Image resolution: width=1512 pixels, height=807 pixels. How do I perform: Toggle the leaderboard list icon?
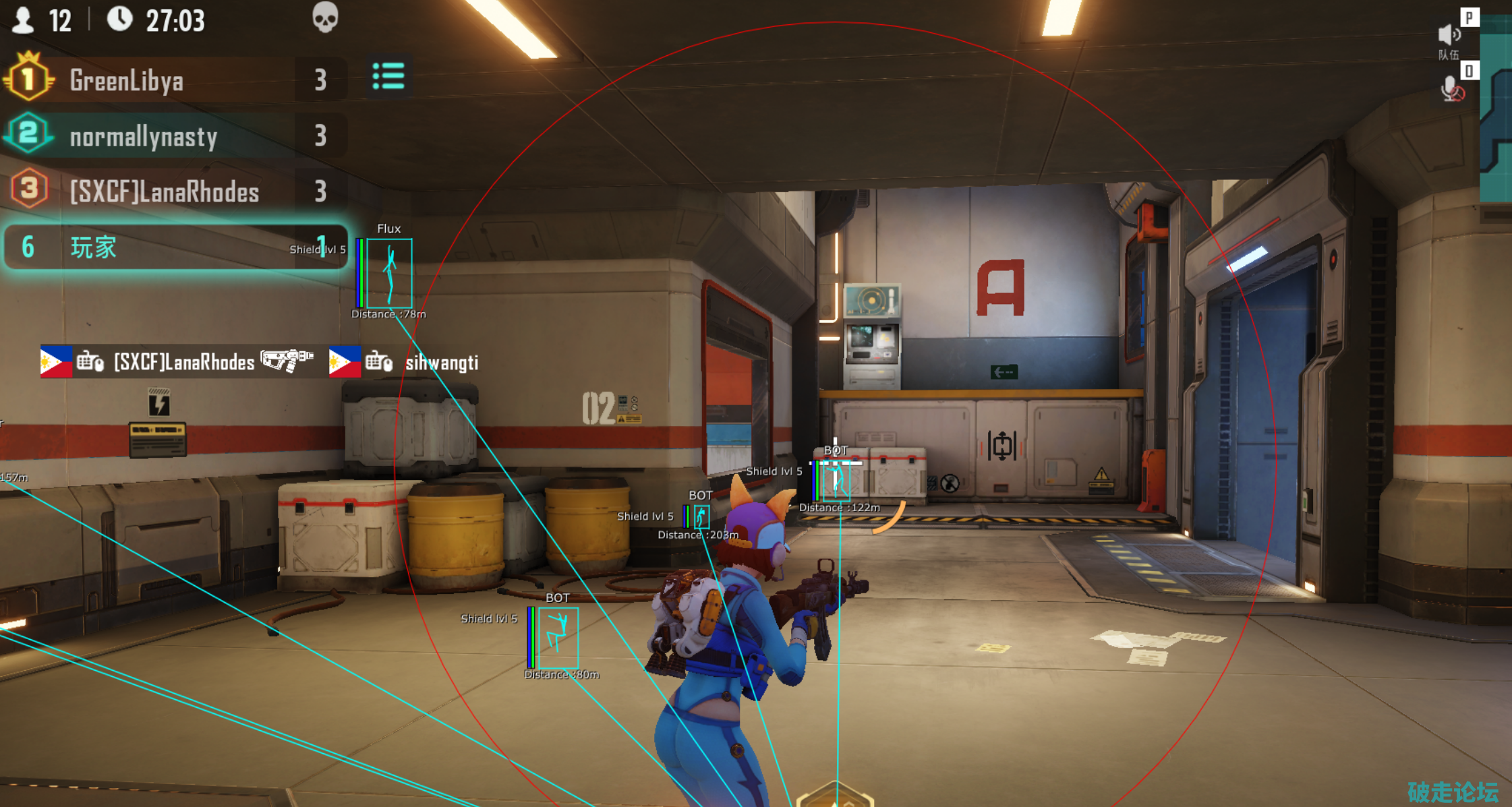(x=388, y=77)
